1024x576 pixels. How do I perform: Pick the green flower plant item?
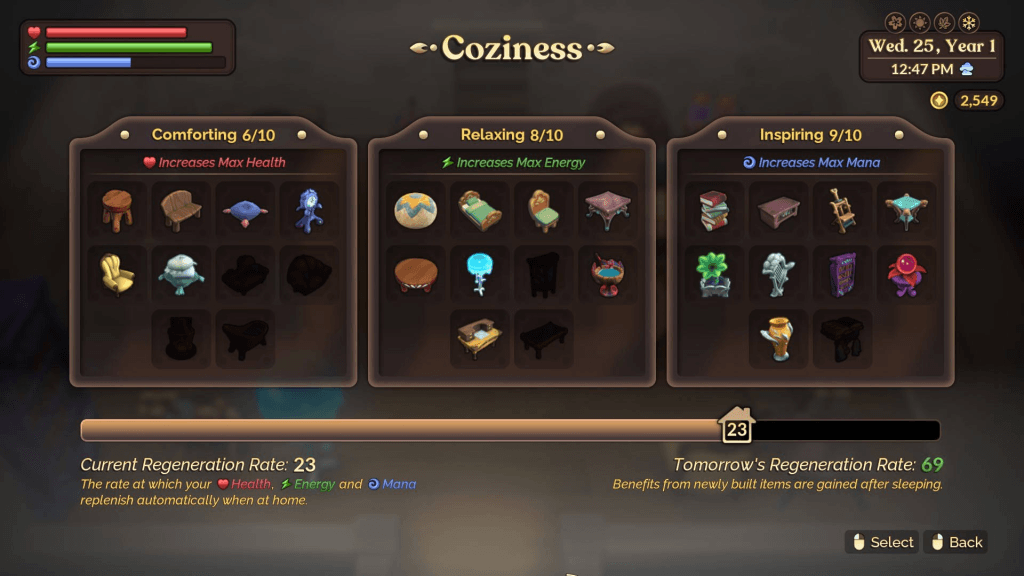tap(714, 274)
